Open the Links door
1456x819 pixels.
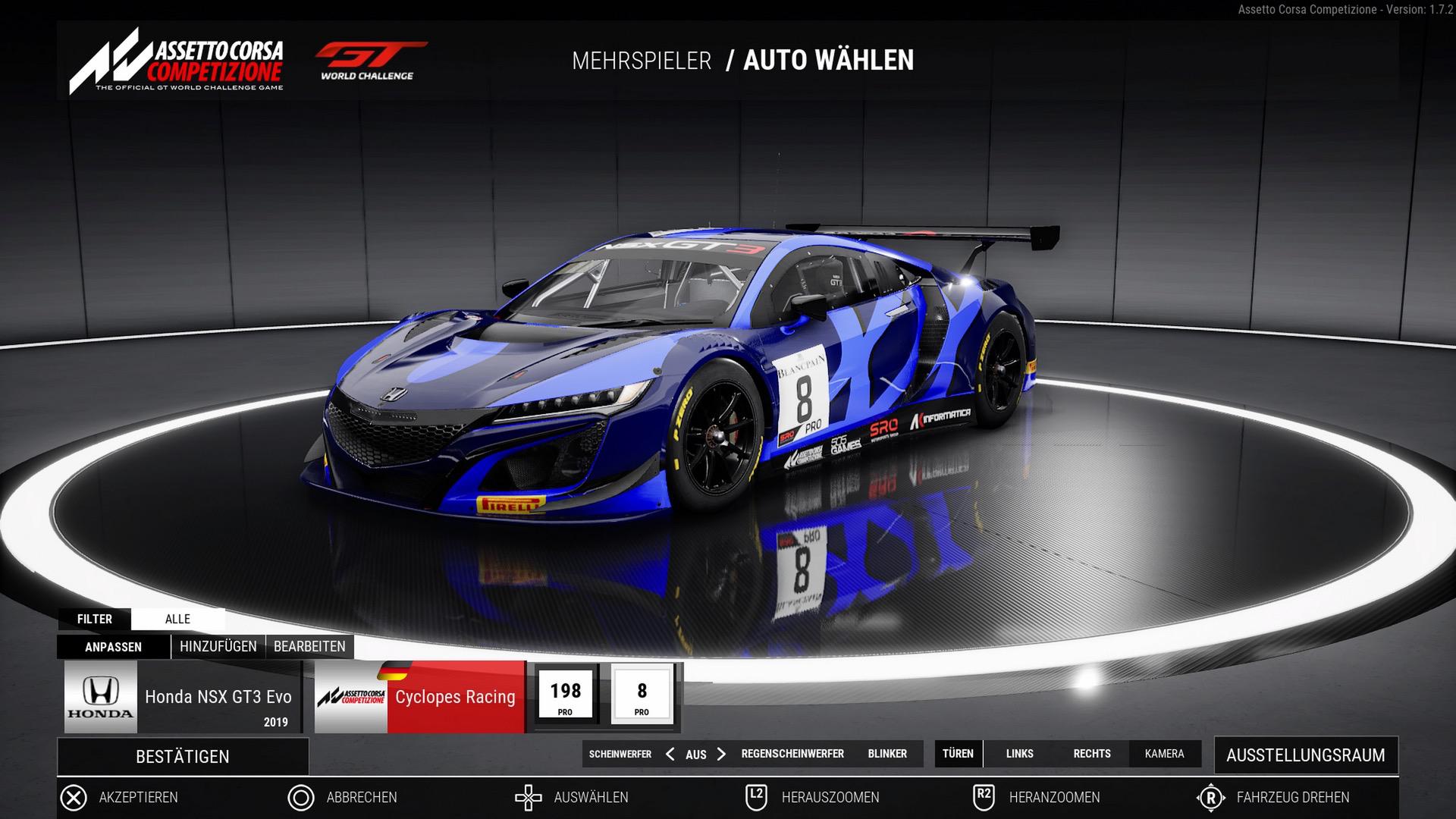click(1019, 754)
